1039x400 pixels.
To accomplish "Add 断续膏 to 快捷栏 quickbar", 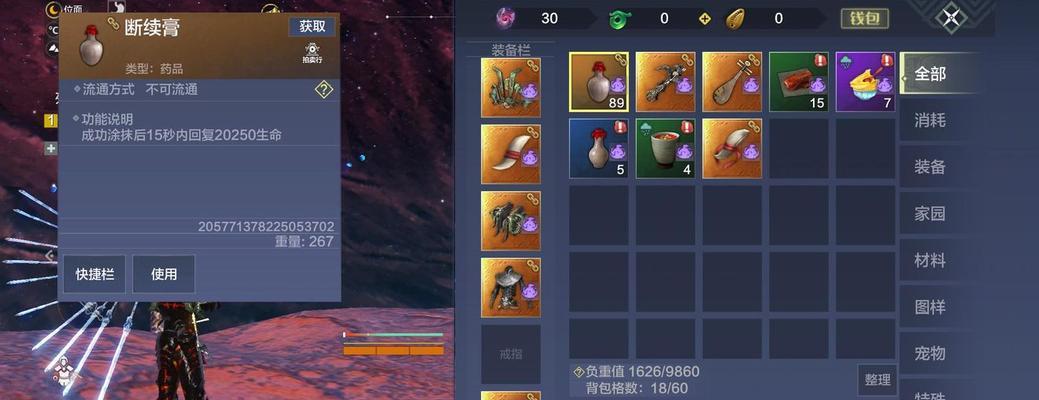I will click(95, 274).
